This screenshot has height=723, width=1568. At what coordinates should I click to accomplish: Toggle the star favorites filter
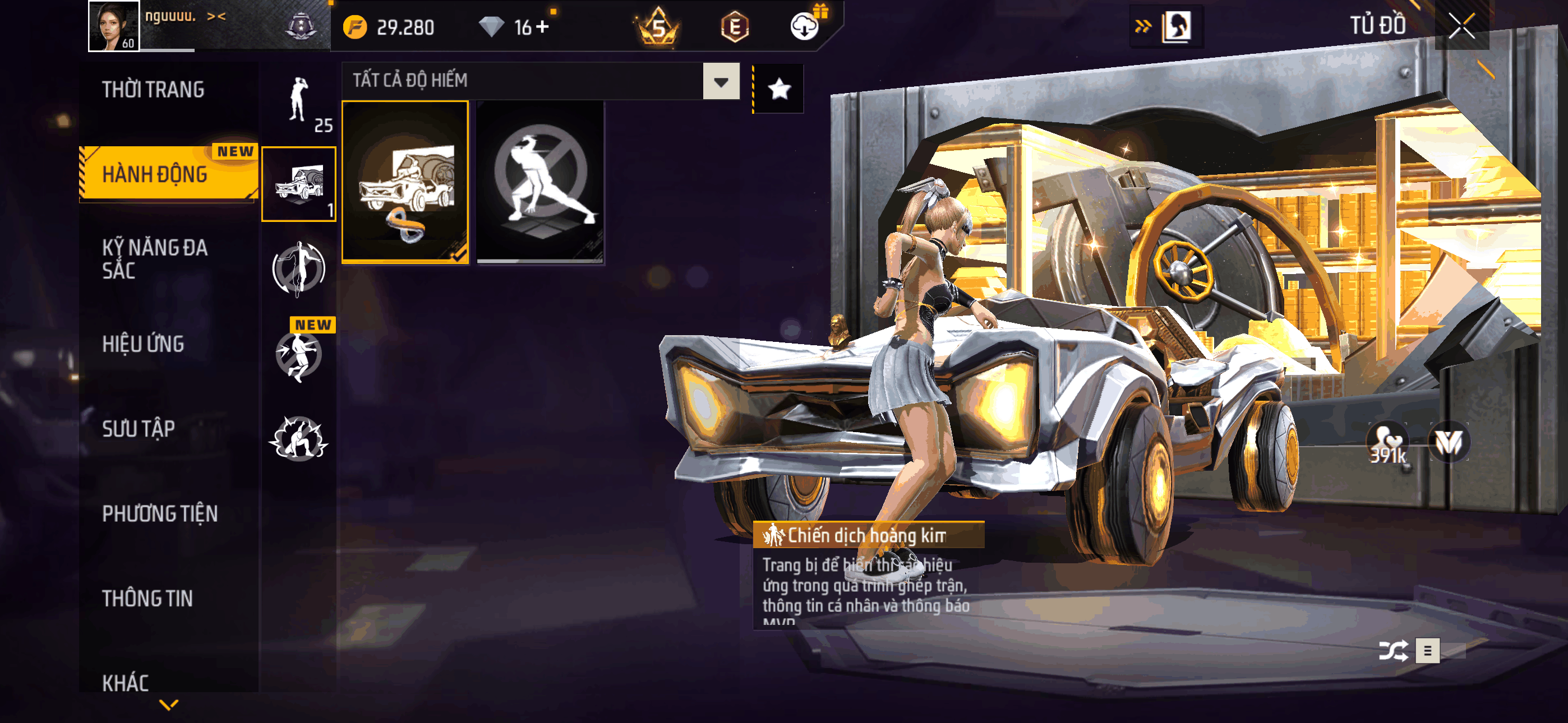[779, 90]
